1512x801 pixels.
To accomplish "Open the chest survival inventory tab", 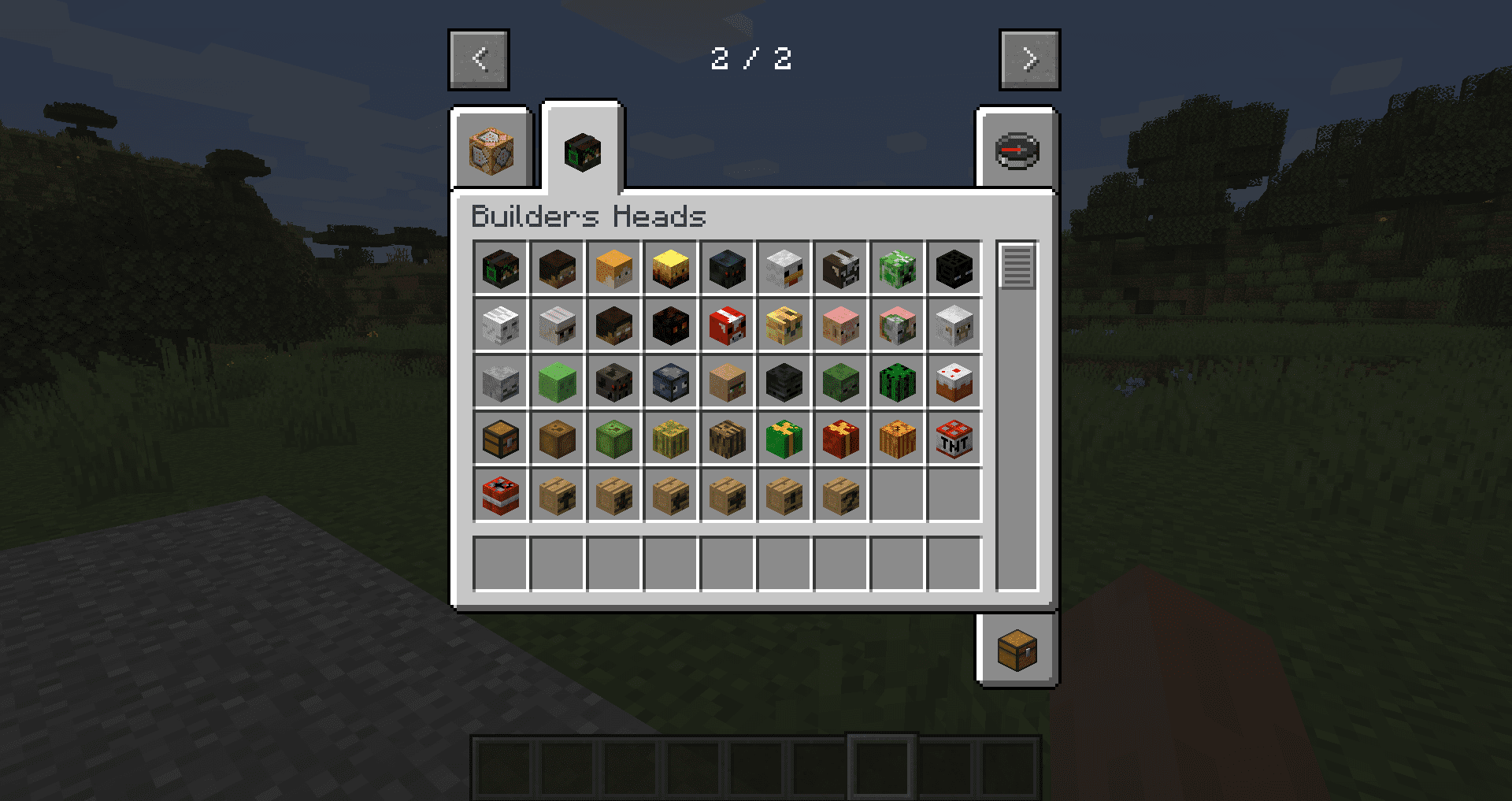I will (1017, 651).
